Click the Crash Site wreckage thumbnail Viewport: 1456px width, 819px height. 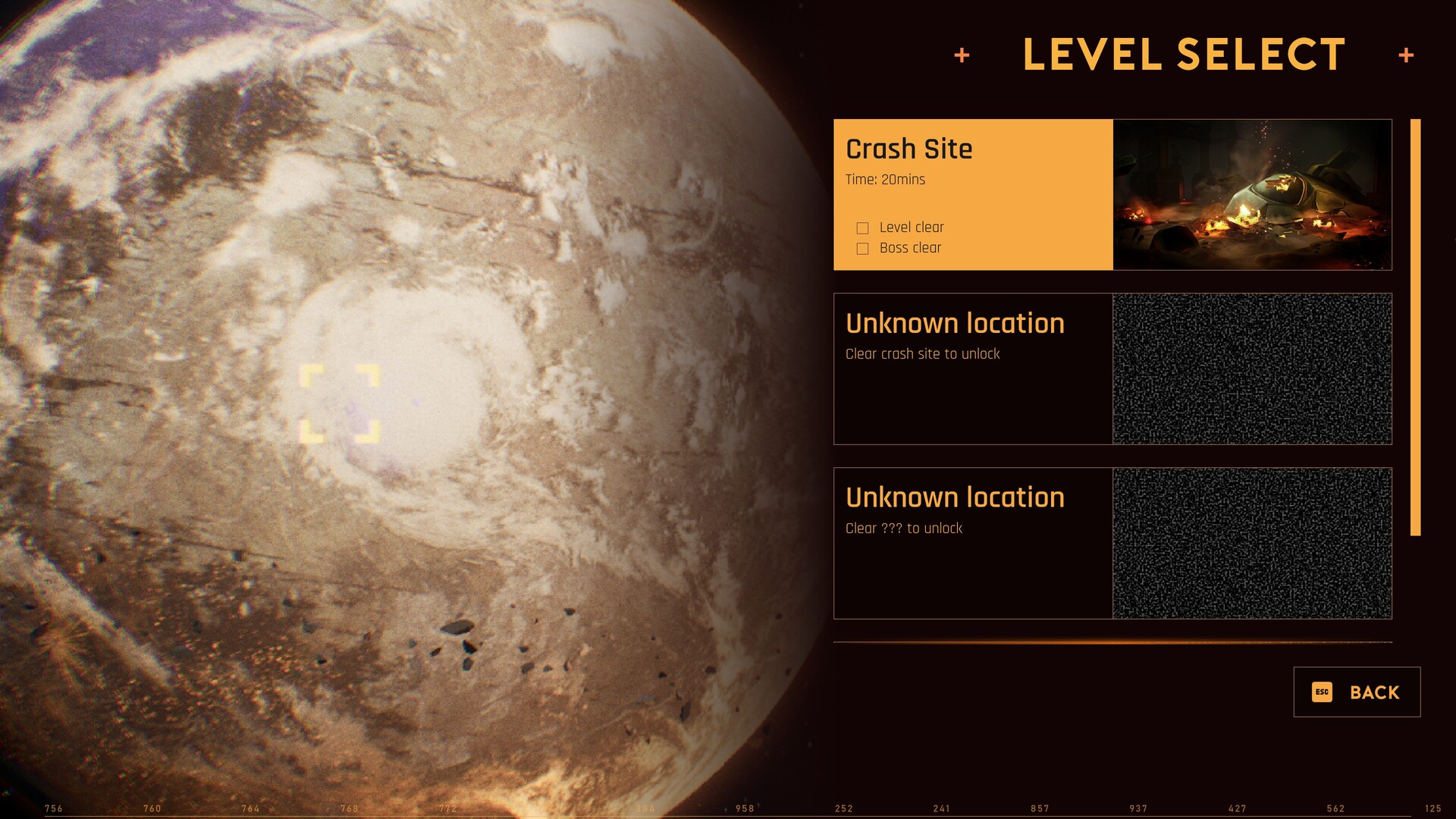[x=1252, y=194]
